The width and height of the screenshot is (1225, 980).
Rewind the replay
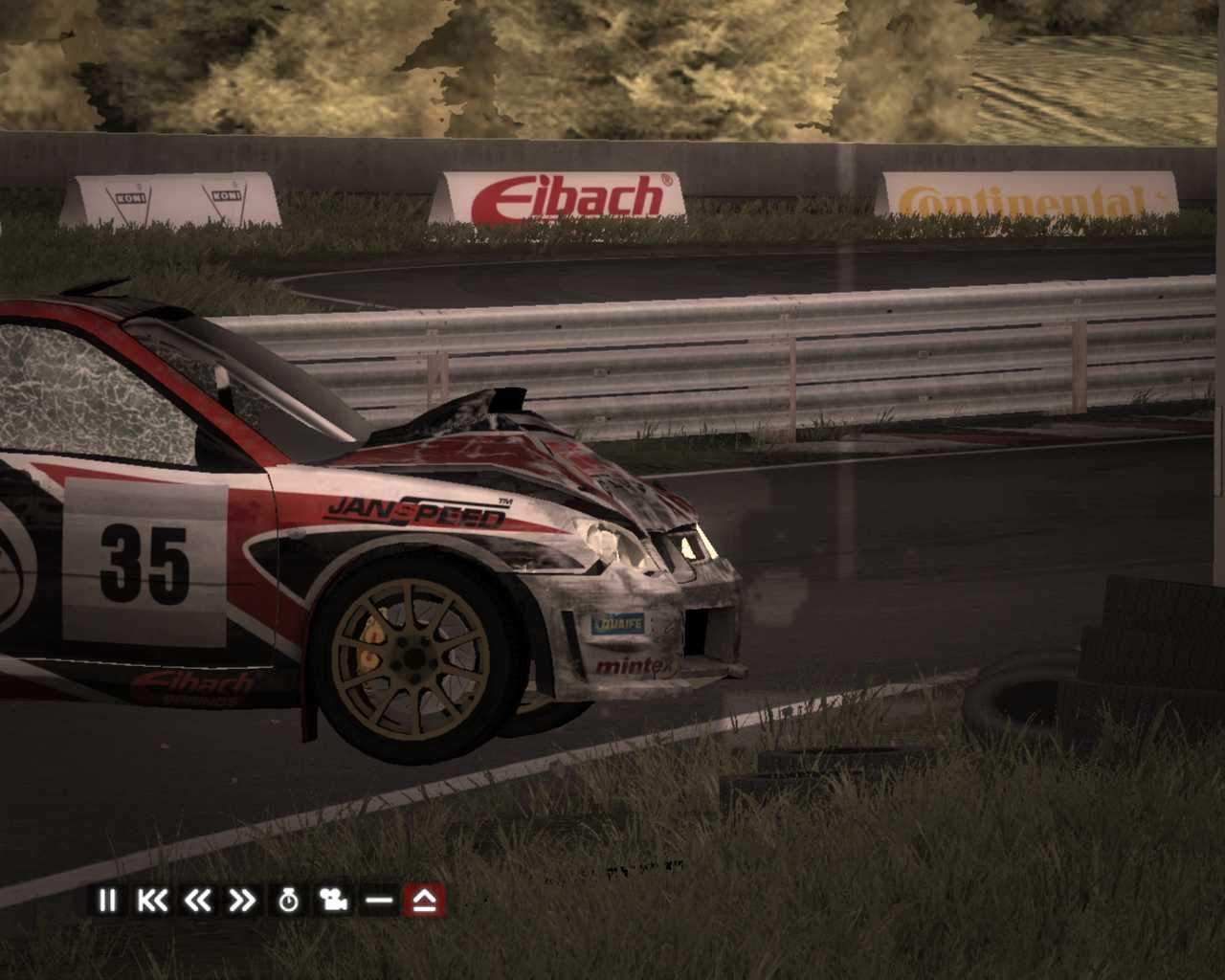[x=197, y=901]
